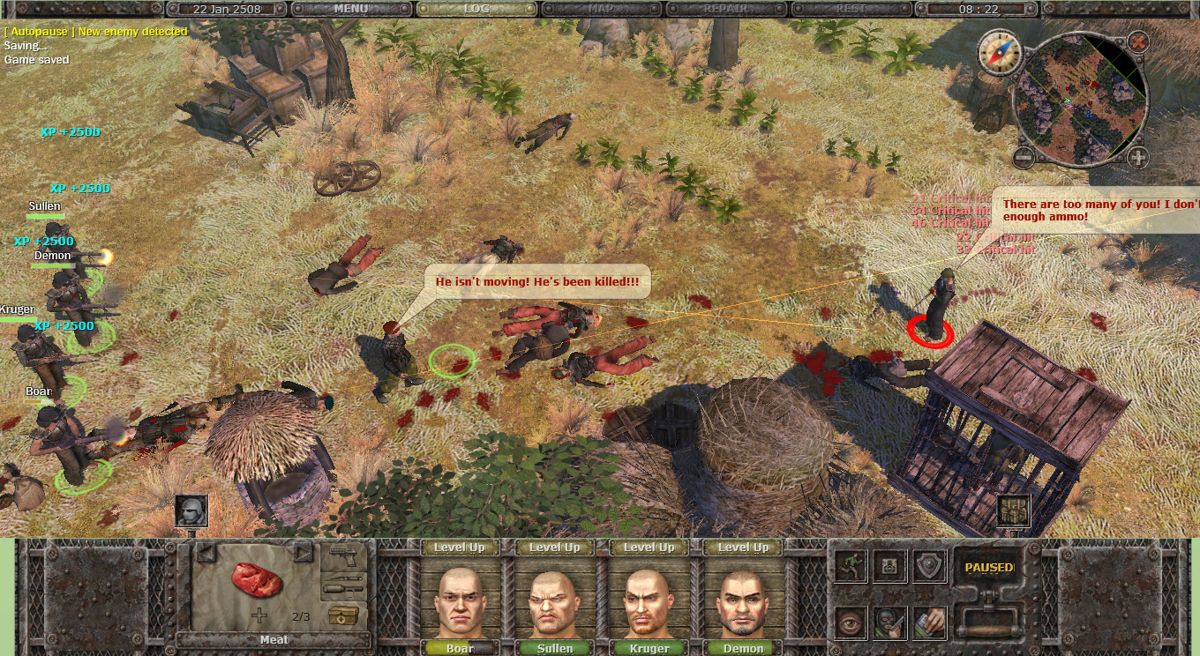Open the MAP screen

point(601,9)
